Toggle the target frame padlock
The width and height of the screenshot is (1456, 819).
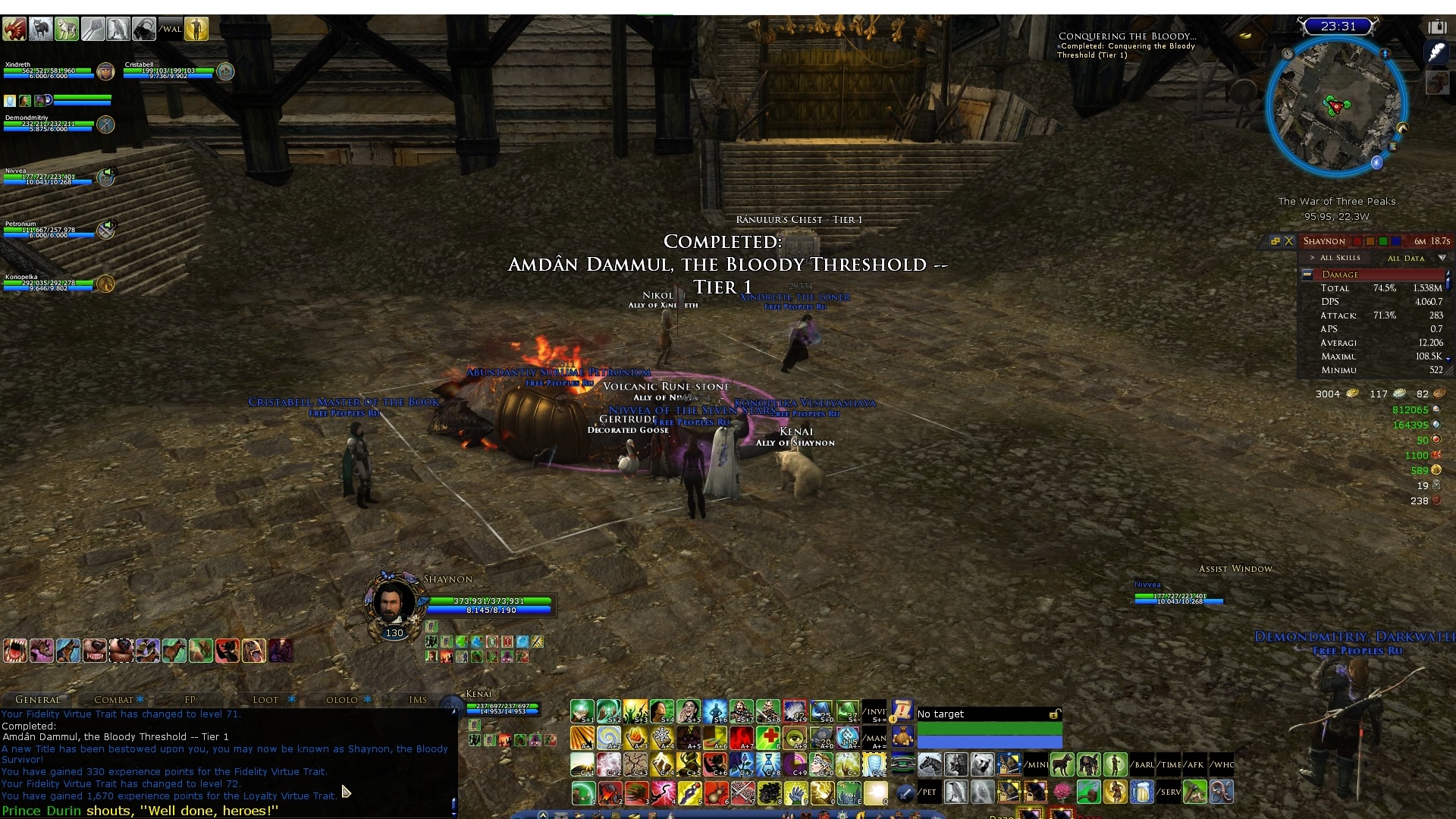tap(1054, 714)
